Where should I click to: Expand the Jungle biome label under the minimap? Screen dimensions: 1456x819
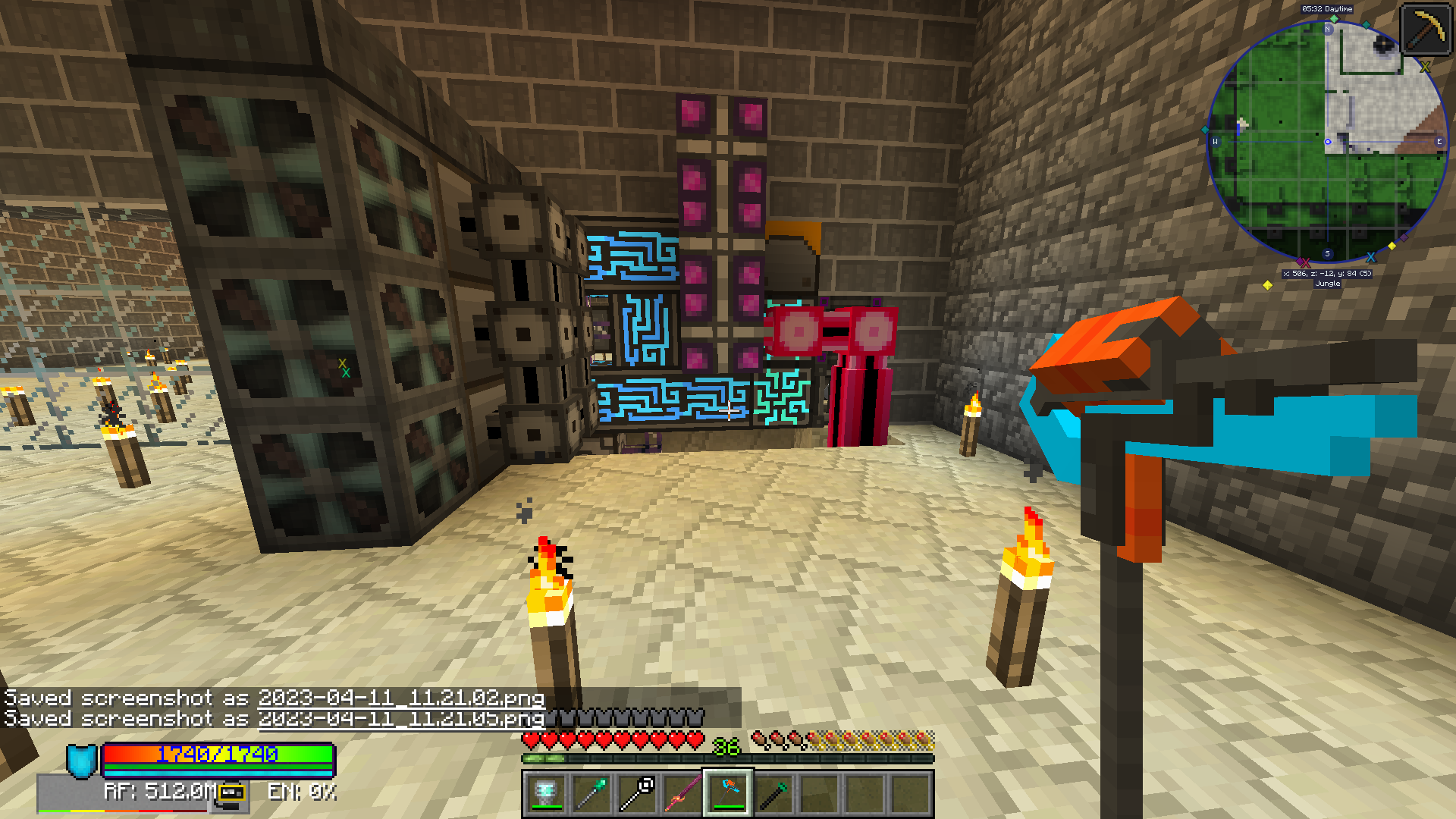[1327, 284]
